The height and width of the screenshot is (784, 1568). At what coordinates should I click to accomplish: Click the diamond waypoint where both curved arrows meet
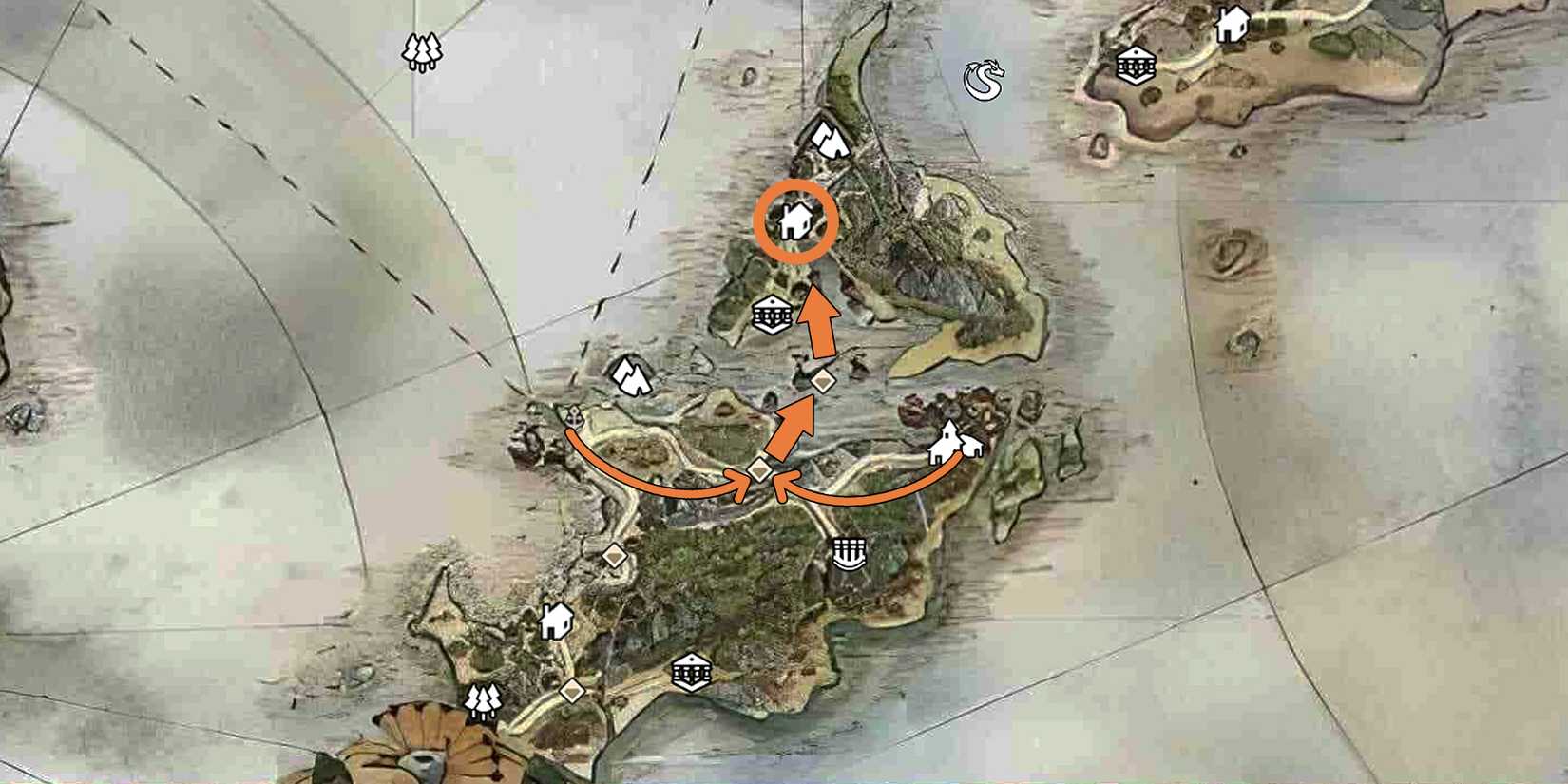pyautogui.click(x=758, y=471)
